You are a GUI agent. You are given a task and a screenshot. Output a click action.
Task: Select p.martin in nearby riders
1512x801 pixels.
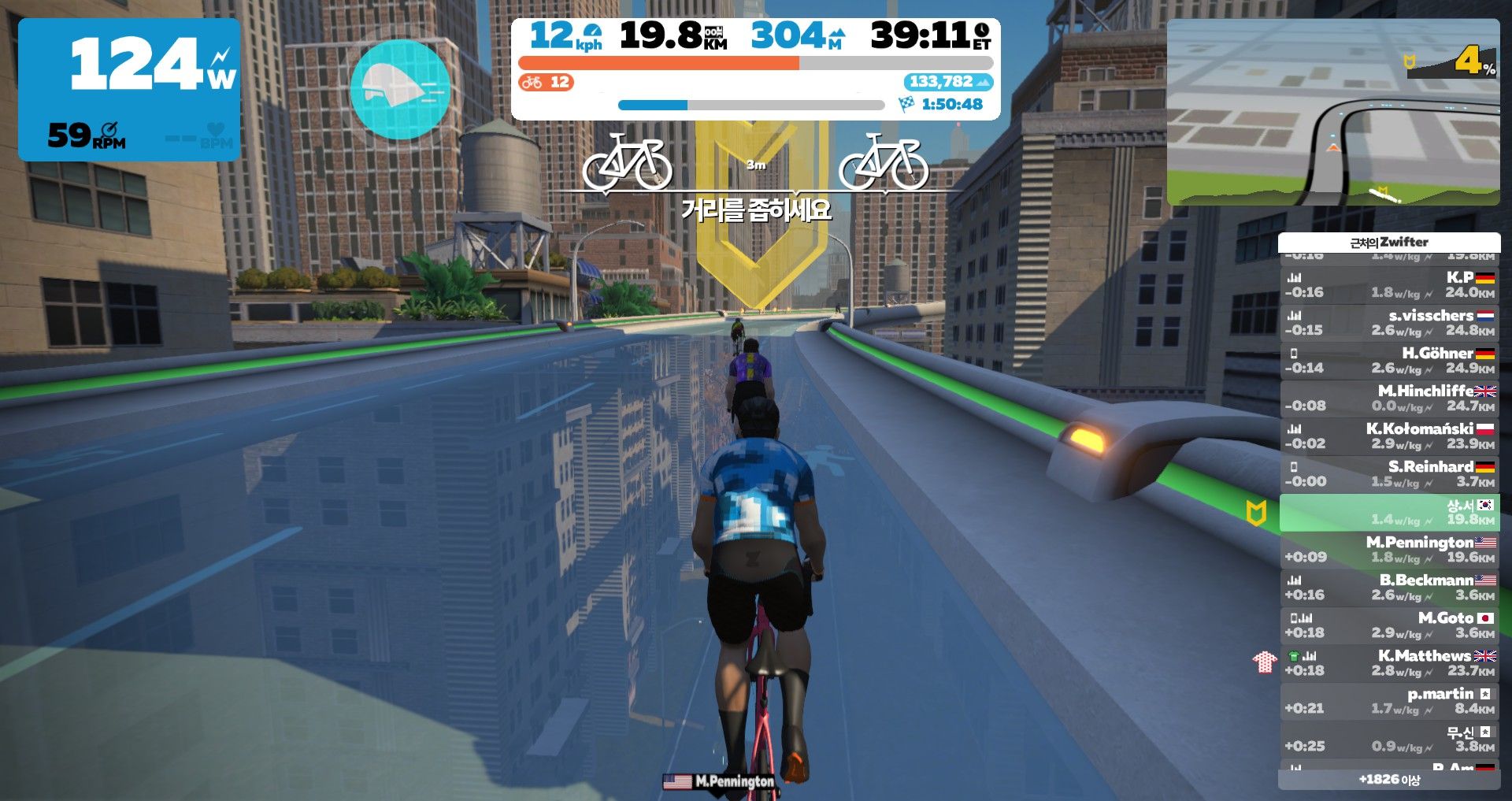point(1389,700)
